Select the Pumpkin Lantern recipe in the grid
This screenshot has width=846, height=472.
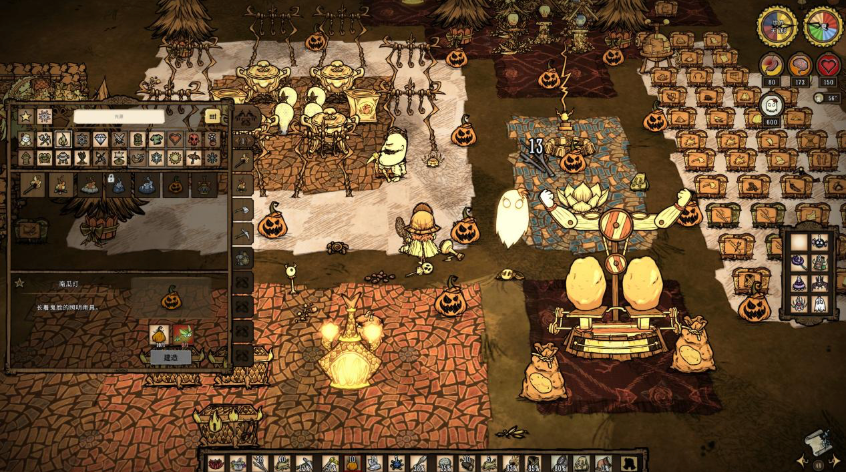[x=176, y=185]
